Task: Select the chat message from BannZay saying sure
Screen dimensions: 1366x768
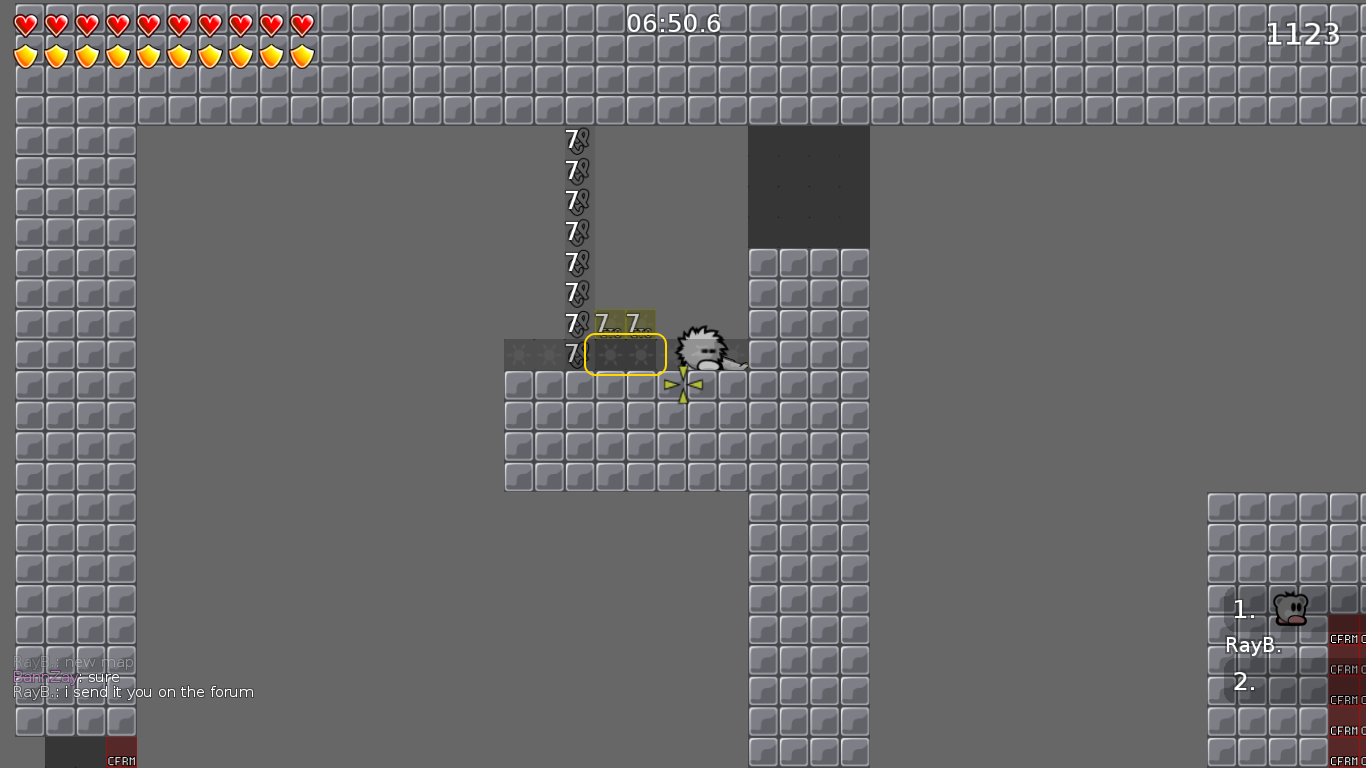Action: coord(65,677)
